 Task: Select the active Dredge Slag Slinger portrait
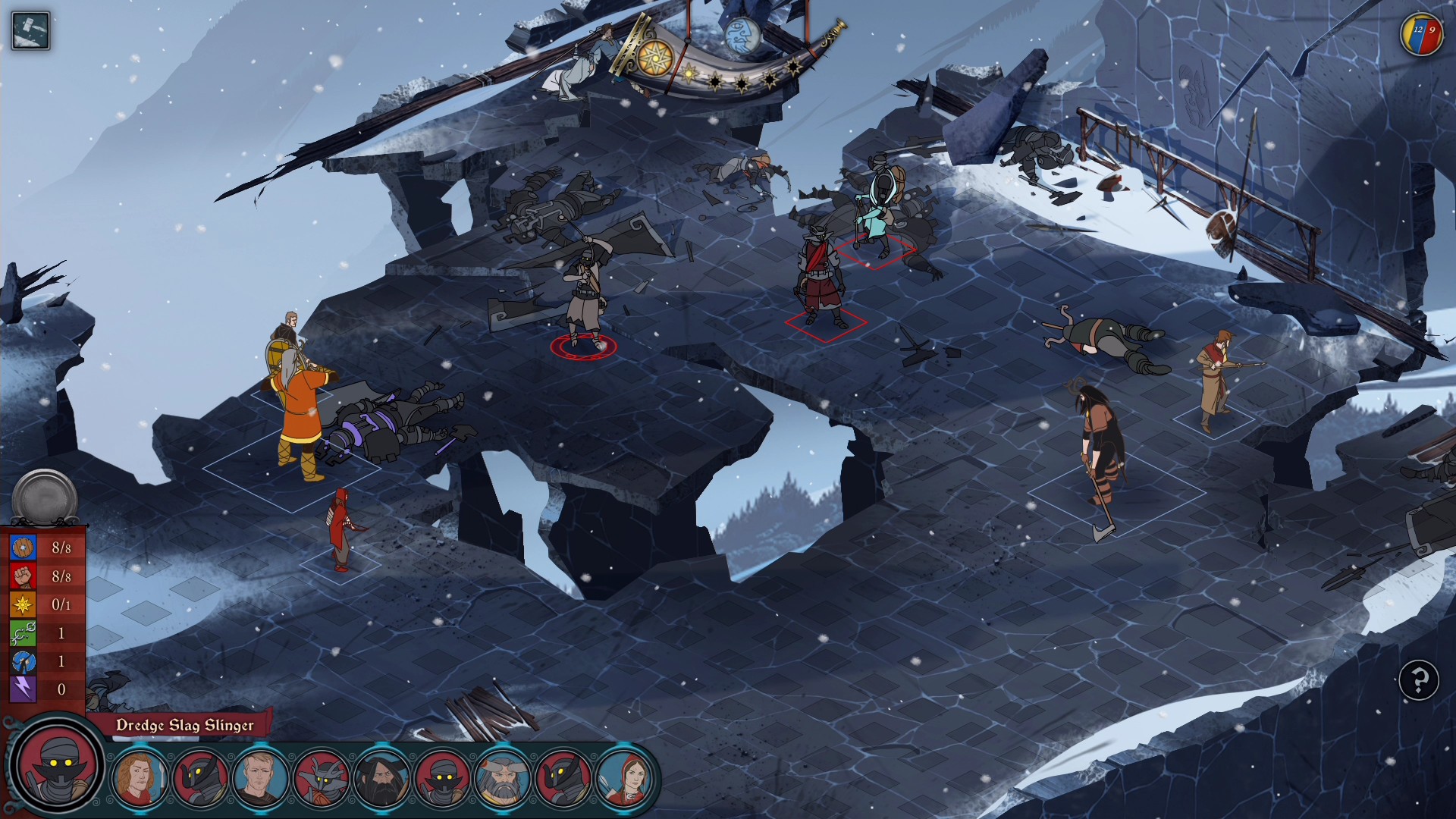click(x=58, y=764)
